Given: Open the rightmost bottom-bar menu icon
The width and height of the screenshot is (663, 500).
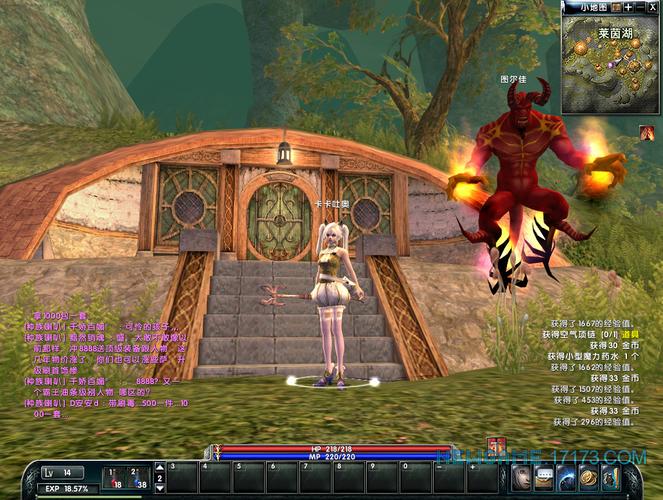Looking at the screenshot, I should click(611, 479).
